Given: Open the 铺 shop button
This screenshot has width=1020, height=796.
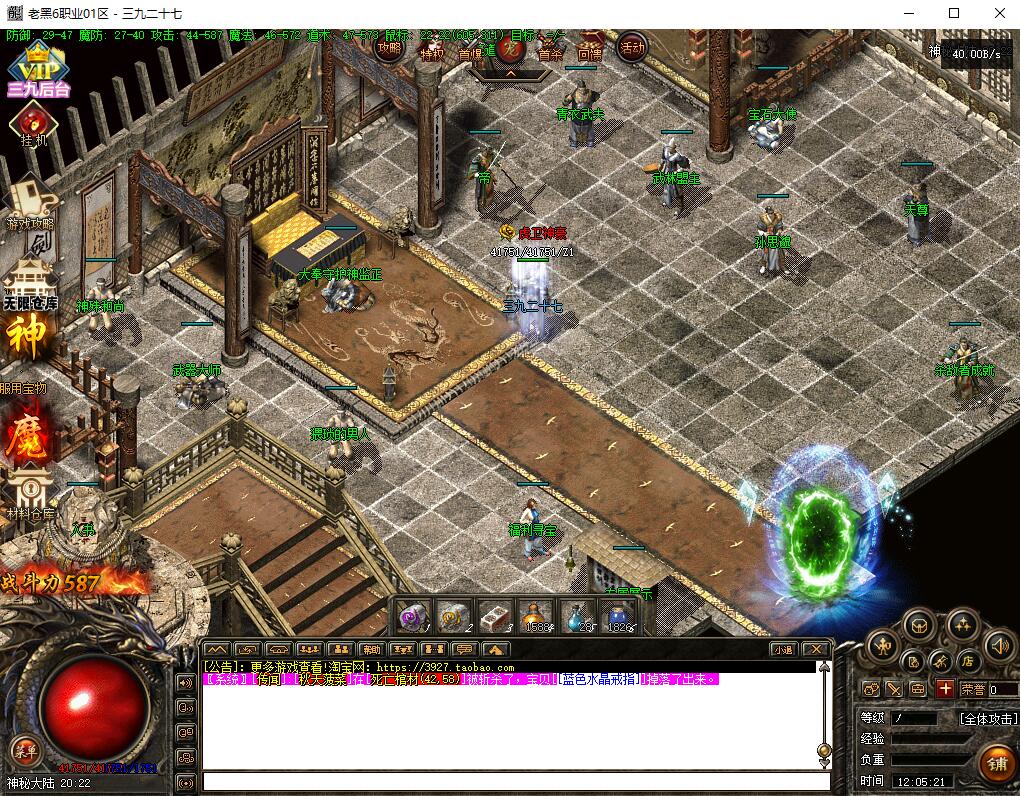Looking at the screenshot, I should 996,765.
